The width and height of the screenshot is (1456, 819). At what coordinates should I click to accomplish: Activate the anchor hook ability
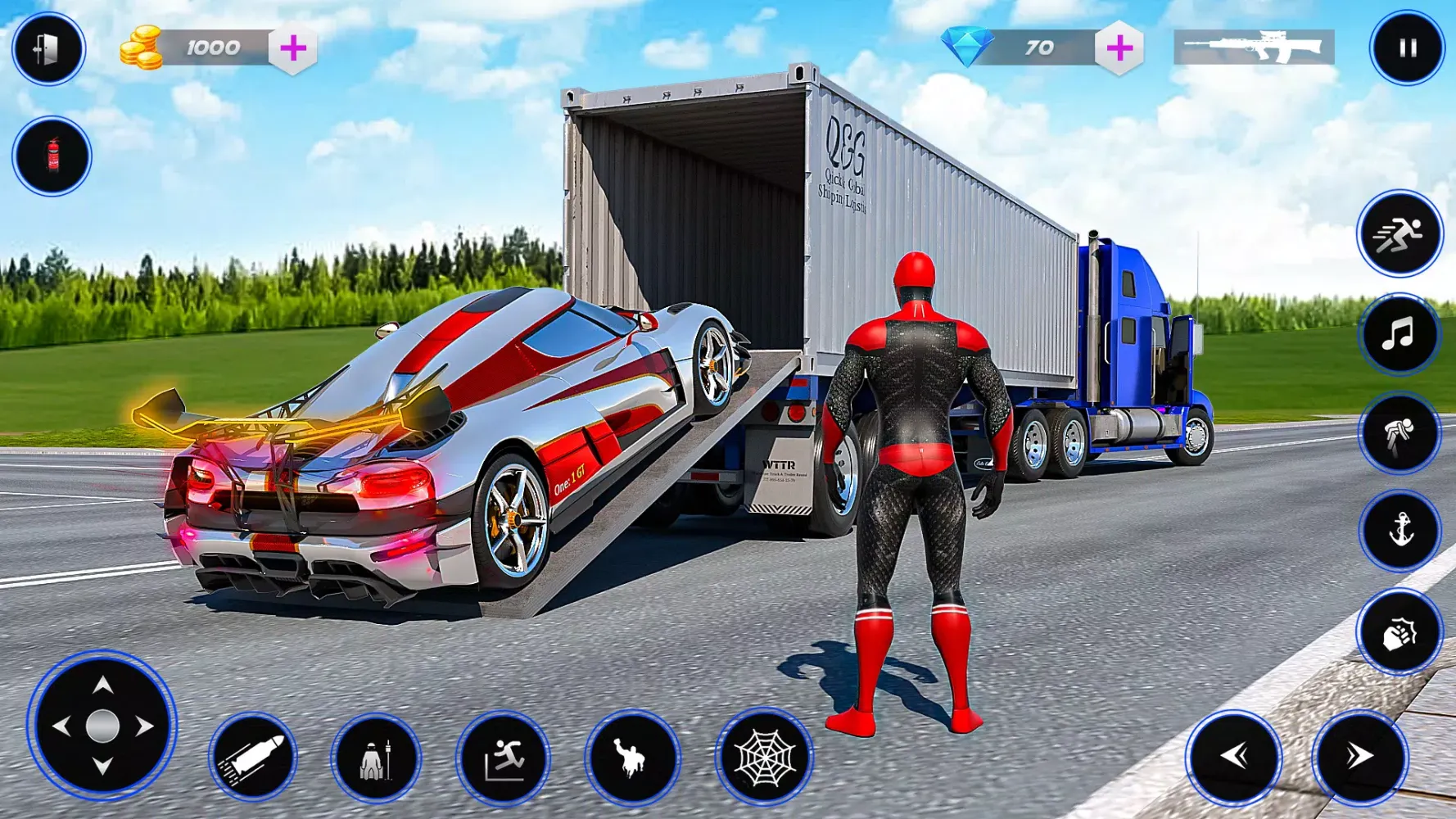click(x=1399, y=531)
